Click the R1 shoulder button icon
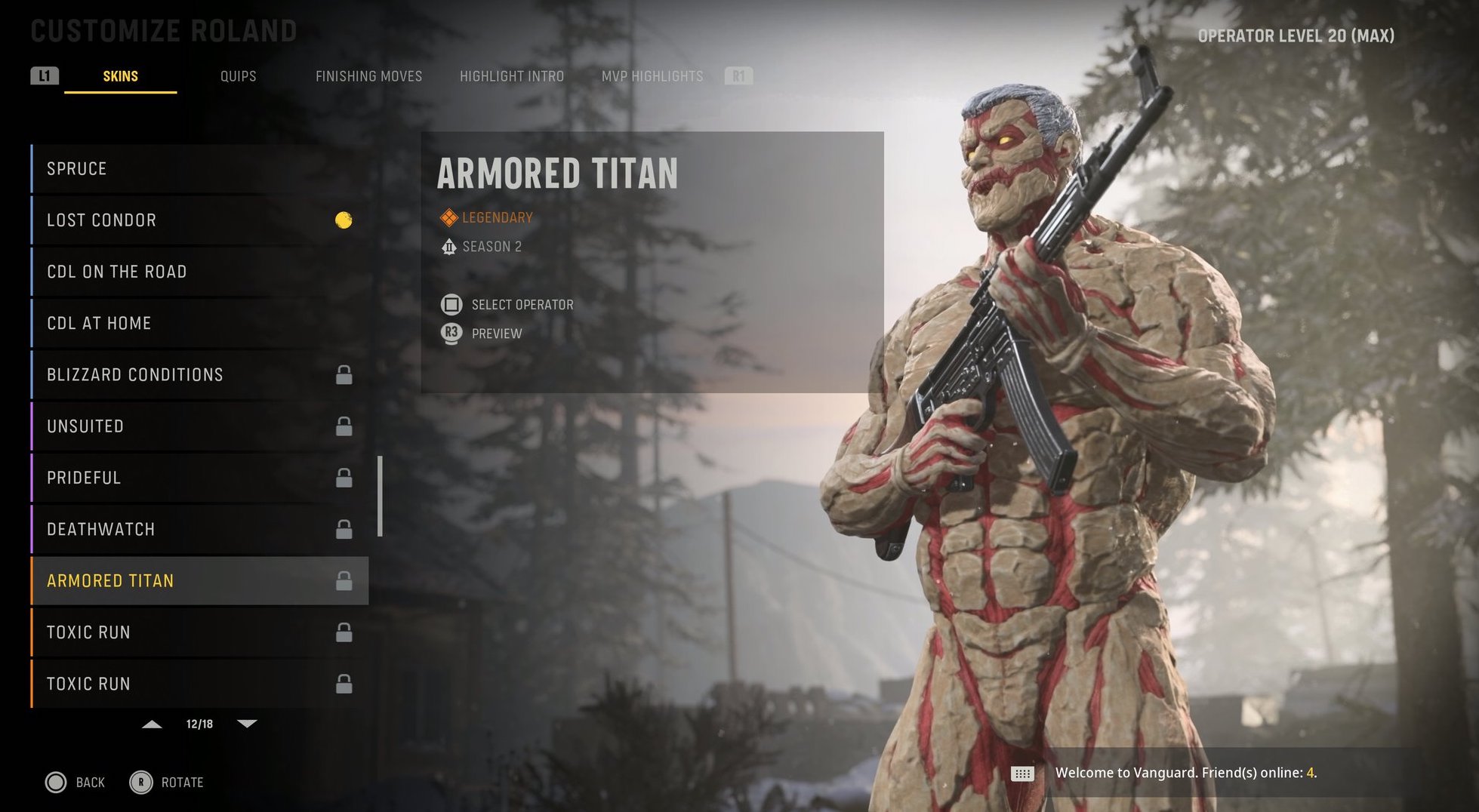The width and height of the screenshot is (1479, 812). (738, 75)
